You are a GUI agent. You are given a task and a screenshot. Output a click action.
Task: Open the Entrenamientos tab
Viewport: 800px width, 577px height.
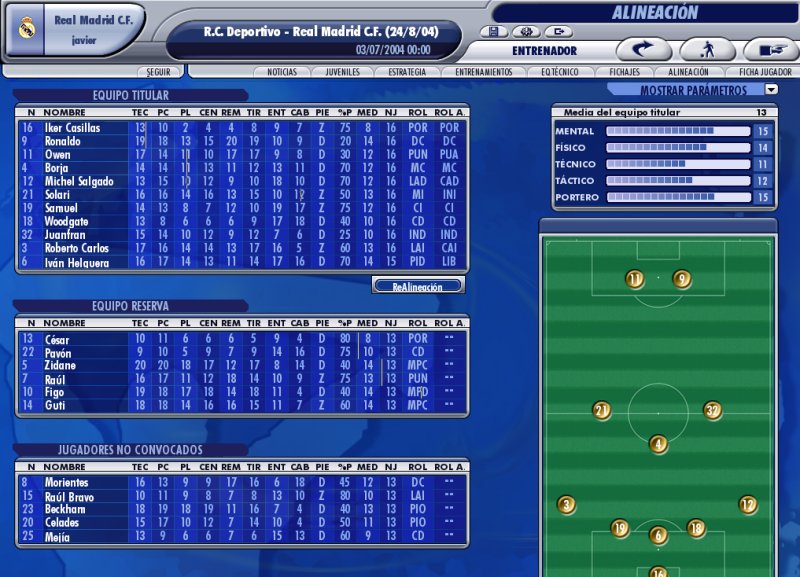(x=483, y=72)
